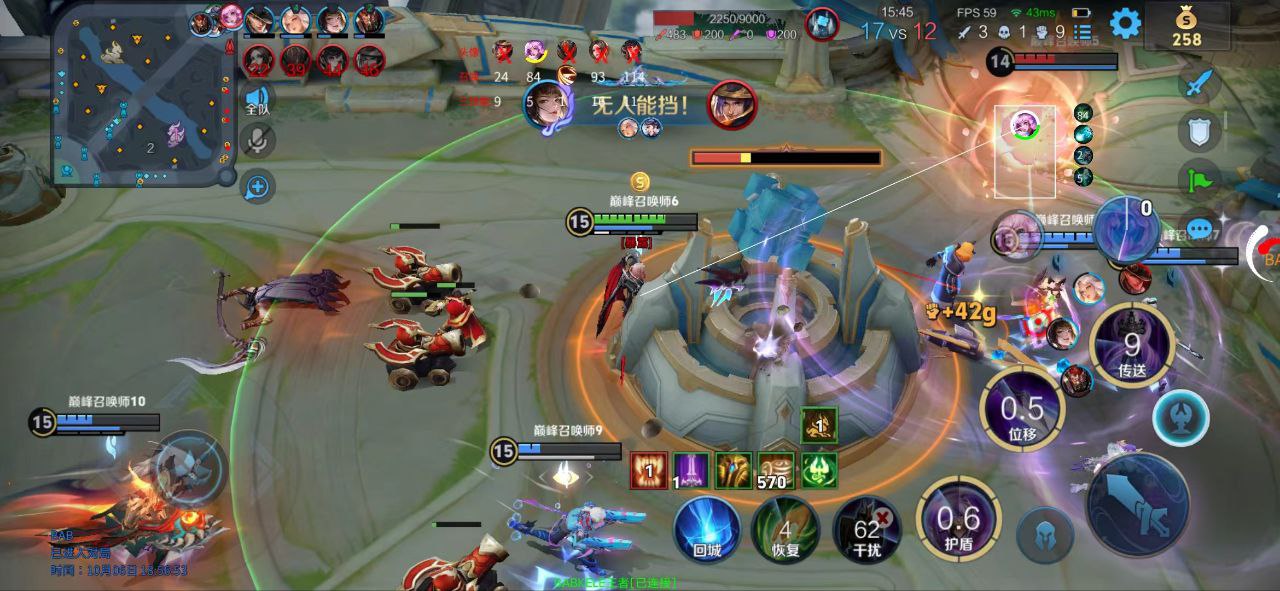Screen dimensions: 1280x591
Task: Send the green flag gather signal
Action: (1199, 179)
